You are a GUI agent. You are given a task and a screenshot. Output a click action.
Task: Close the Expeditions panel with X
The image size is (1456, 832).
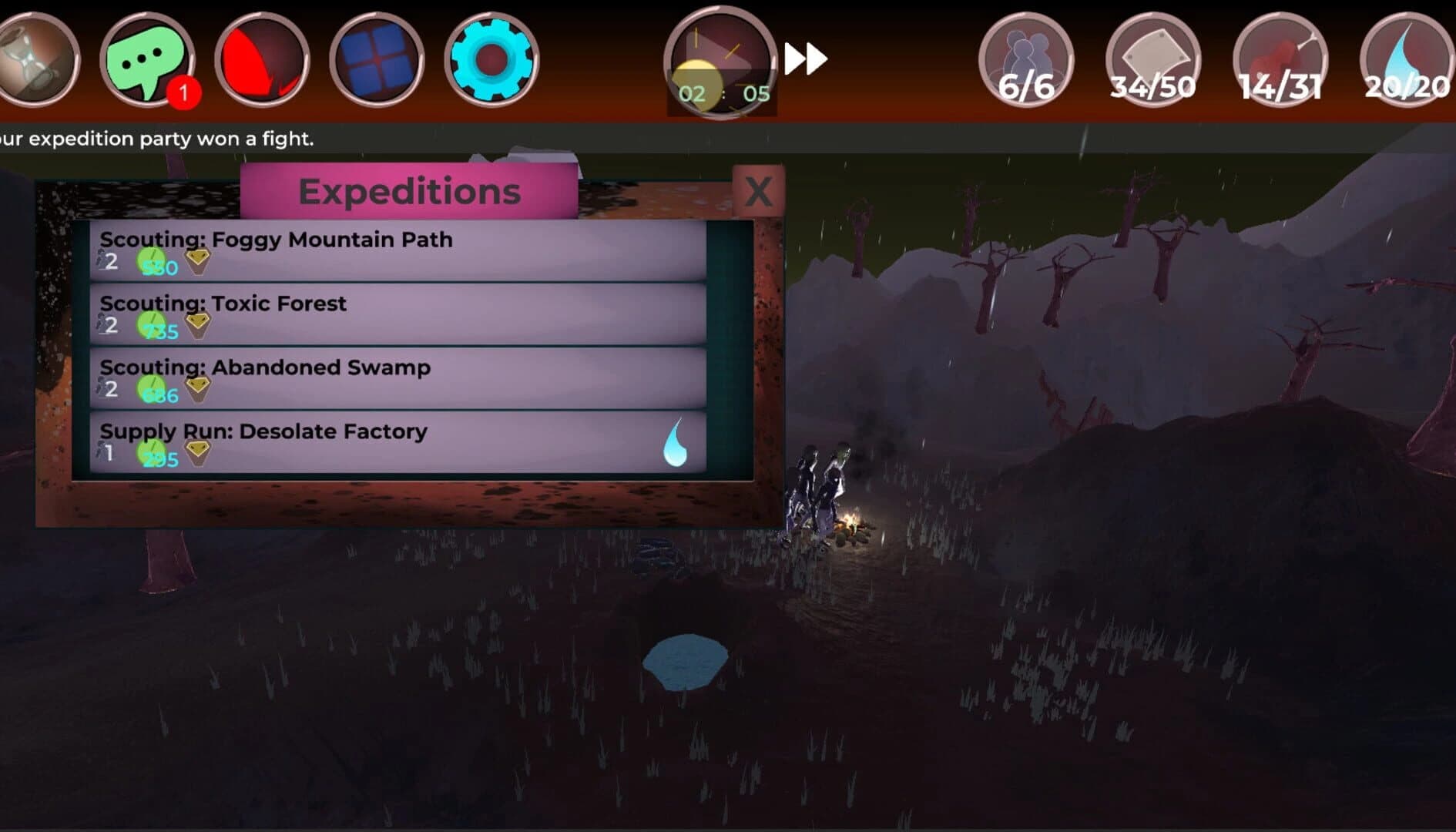(760, 192)
